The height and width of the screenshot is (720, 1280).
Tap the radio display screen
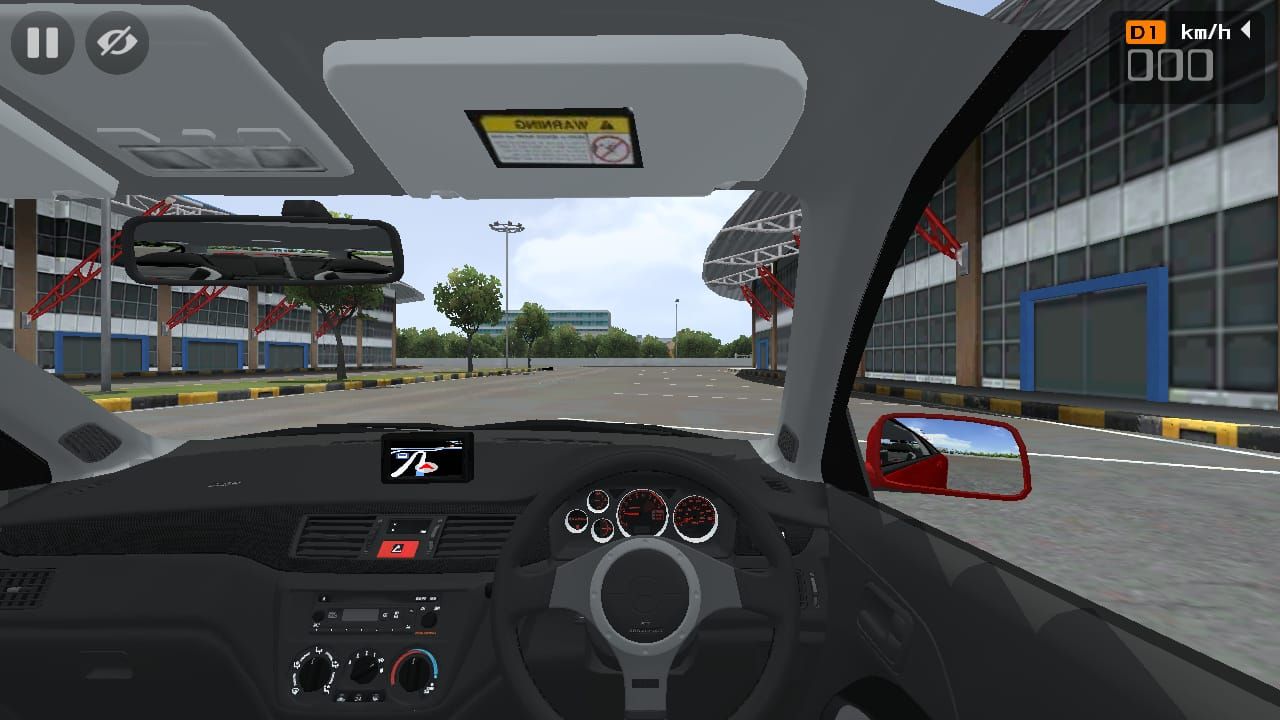pyautogui.click(x=360, y=616)
